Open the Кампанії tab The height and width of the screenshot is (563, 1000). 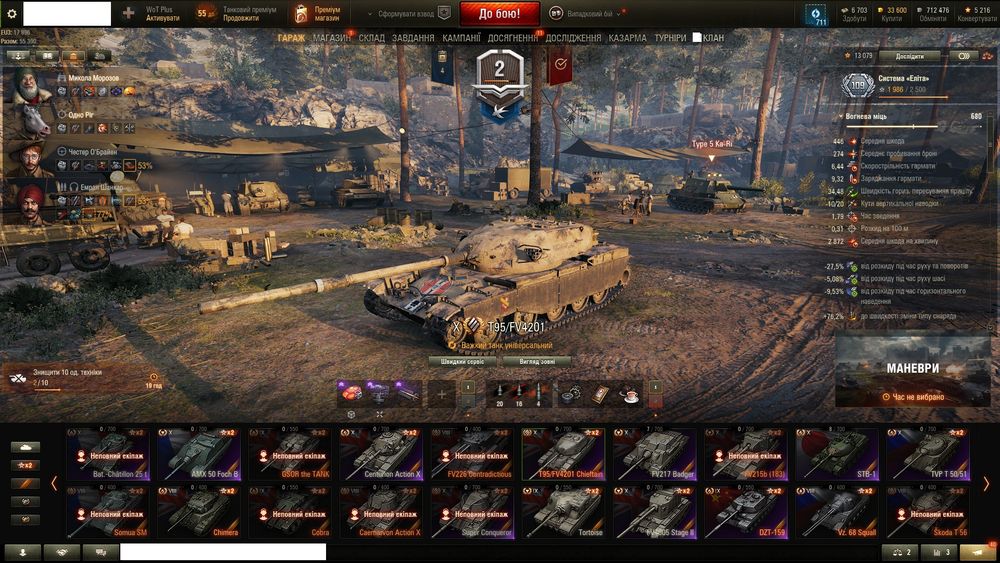pos(461,38)
